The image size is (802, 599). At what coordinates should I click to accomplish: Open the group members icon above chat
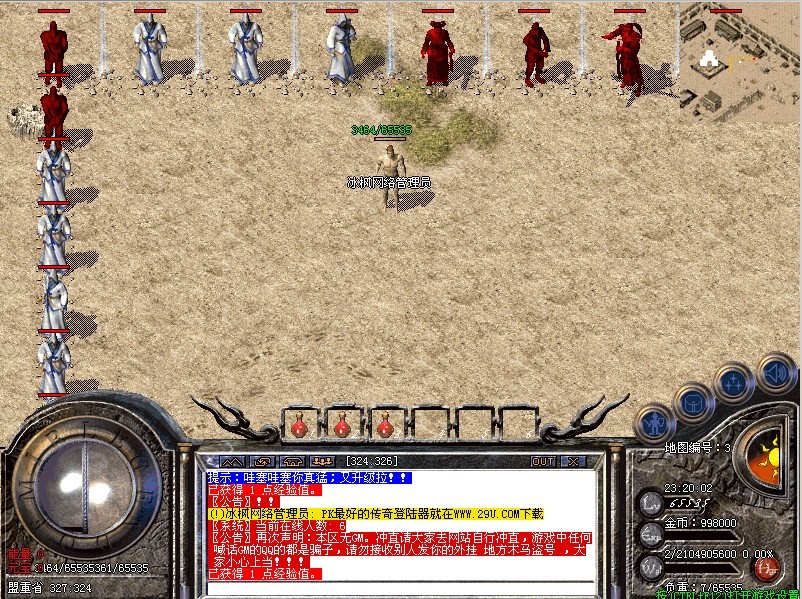tap(323, 461)
